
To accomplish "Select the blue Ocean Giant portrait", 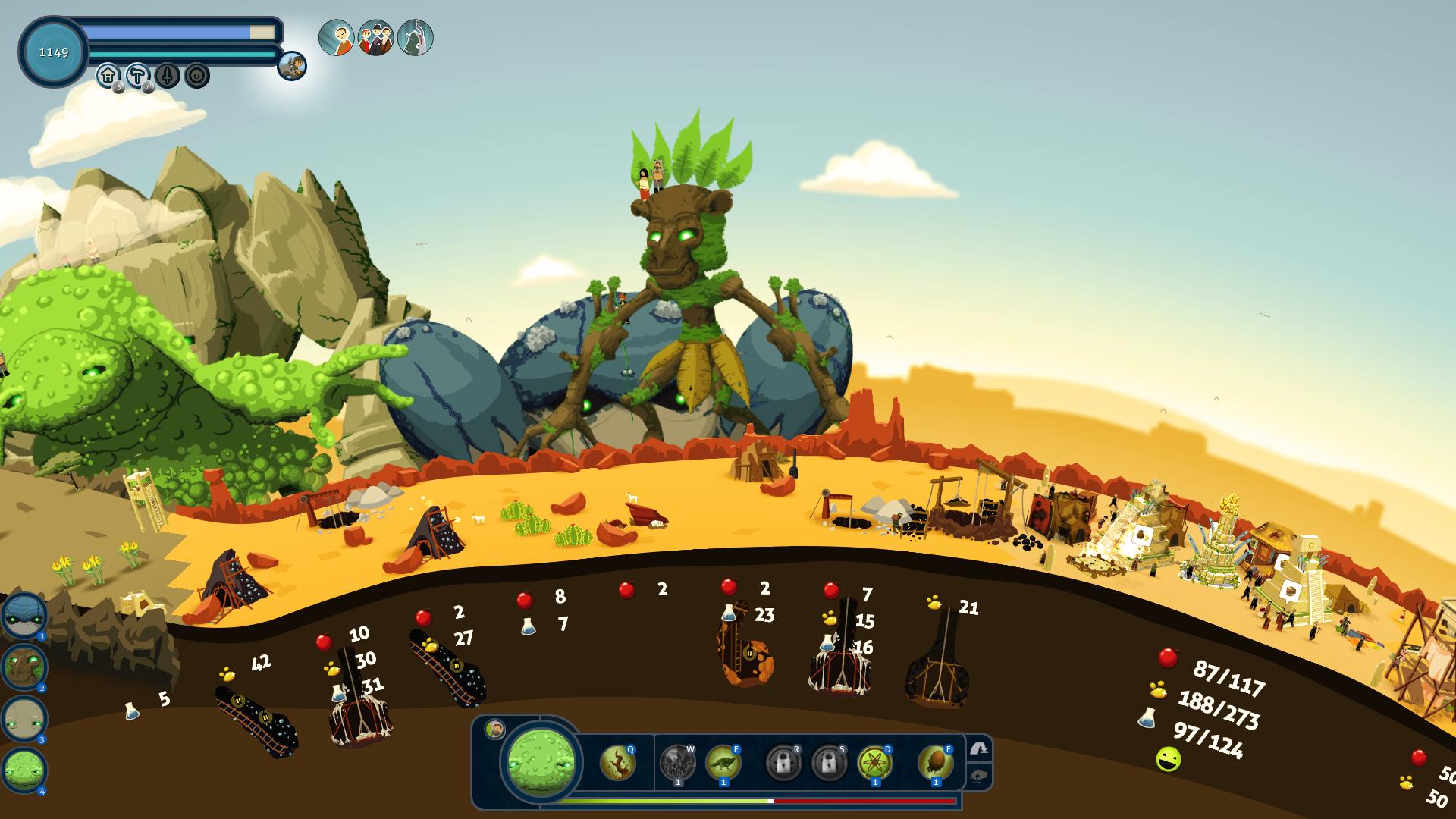I will [x=24, y=616].
